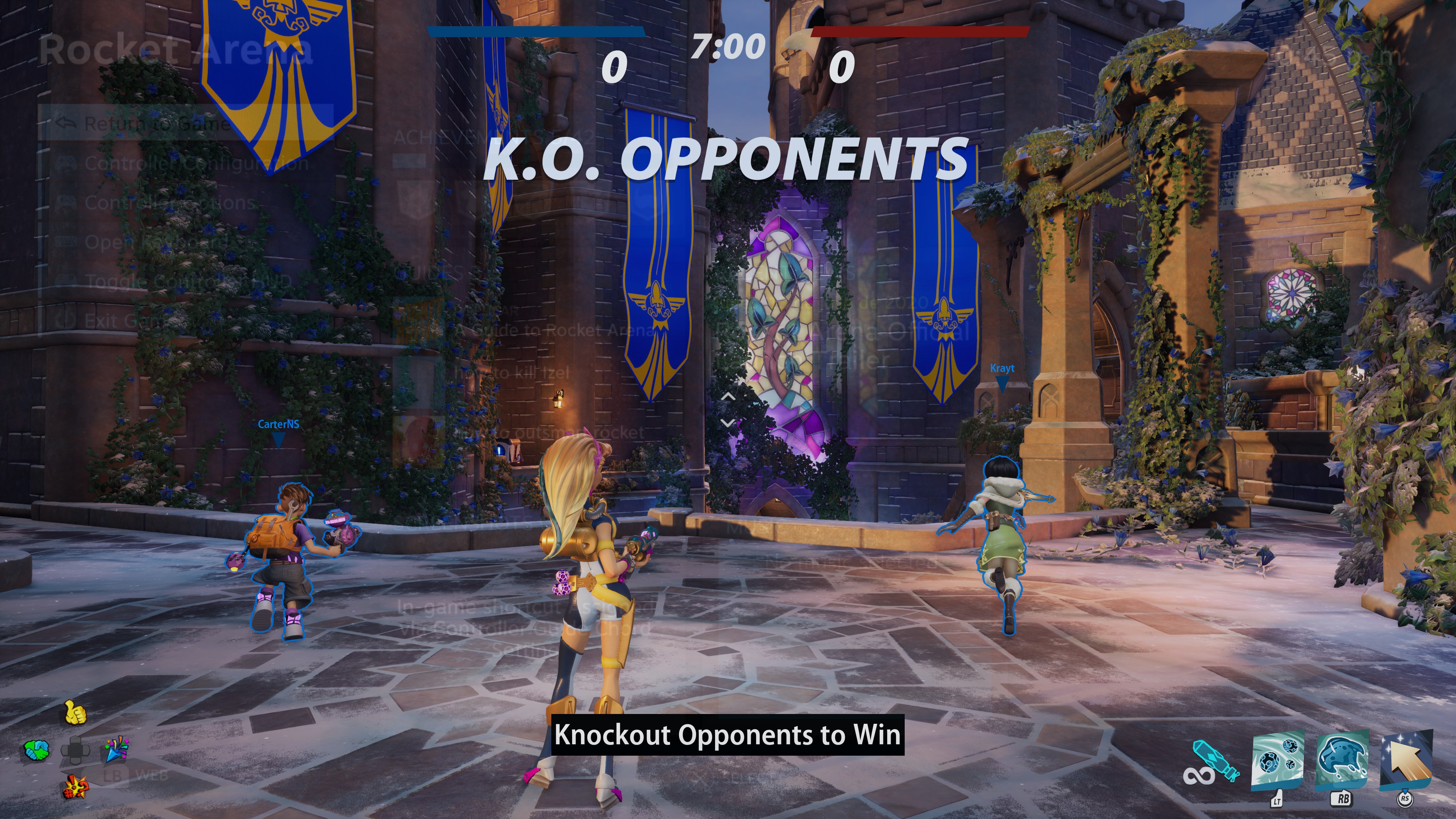Choose the handshake emote
The image size is (1456, 819).
click(36, 750)
